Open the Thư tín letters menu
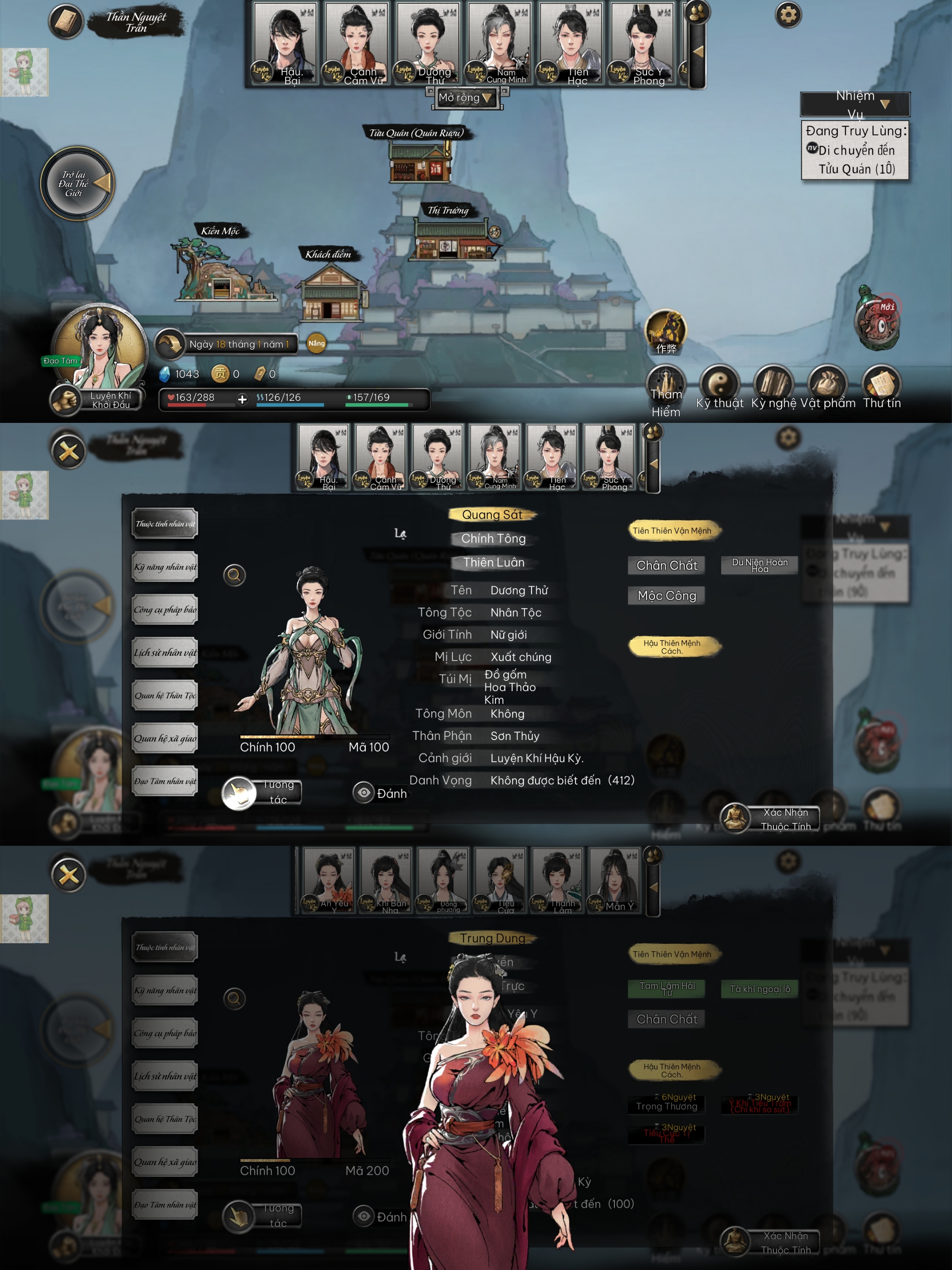 pyautogui.click(x=881, y=384)
